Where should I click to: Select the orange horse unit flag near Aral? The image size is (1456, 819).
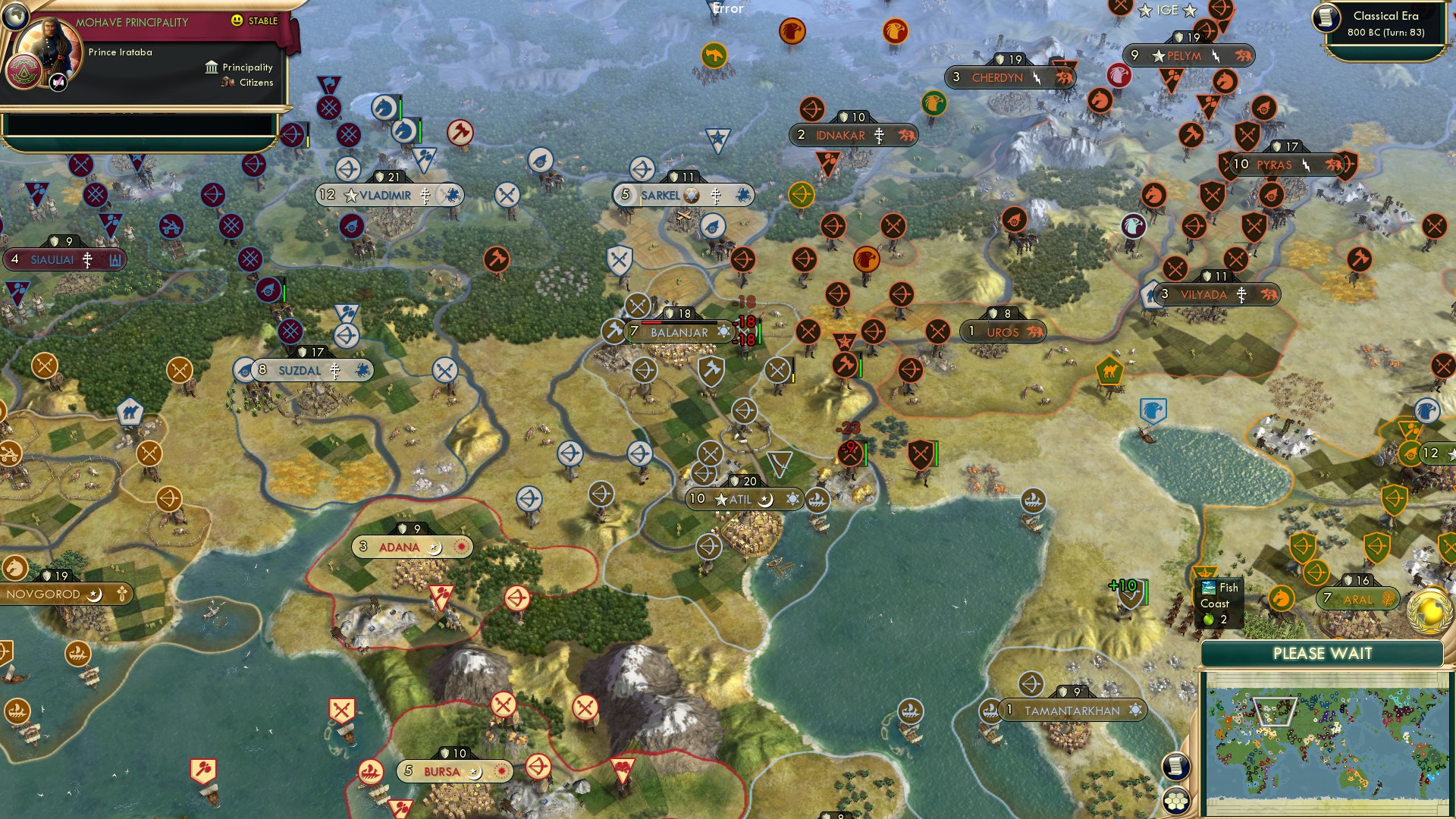[x=1281, y=598]
